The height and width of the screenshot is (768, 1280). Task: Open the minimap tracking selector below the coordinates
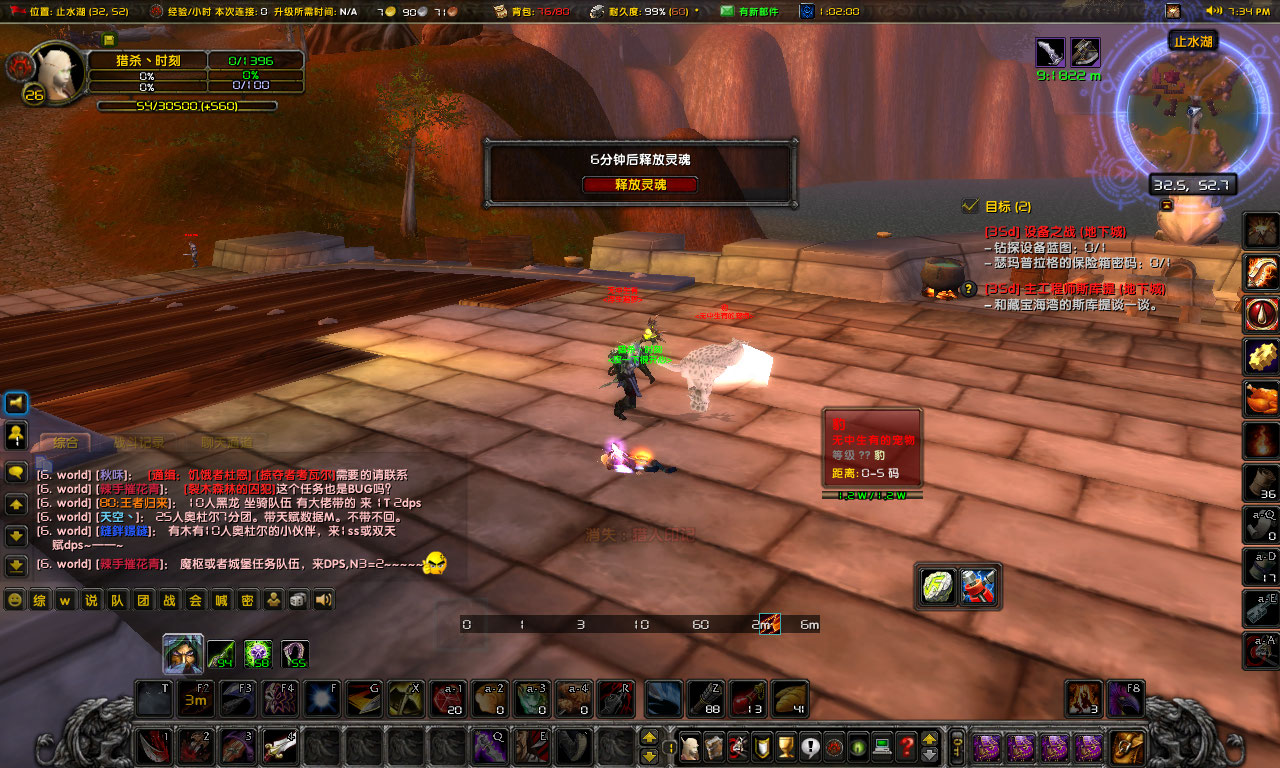[1165, 203]
